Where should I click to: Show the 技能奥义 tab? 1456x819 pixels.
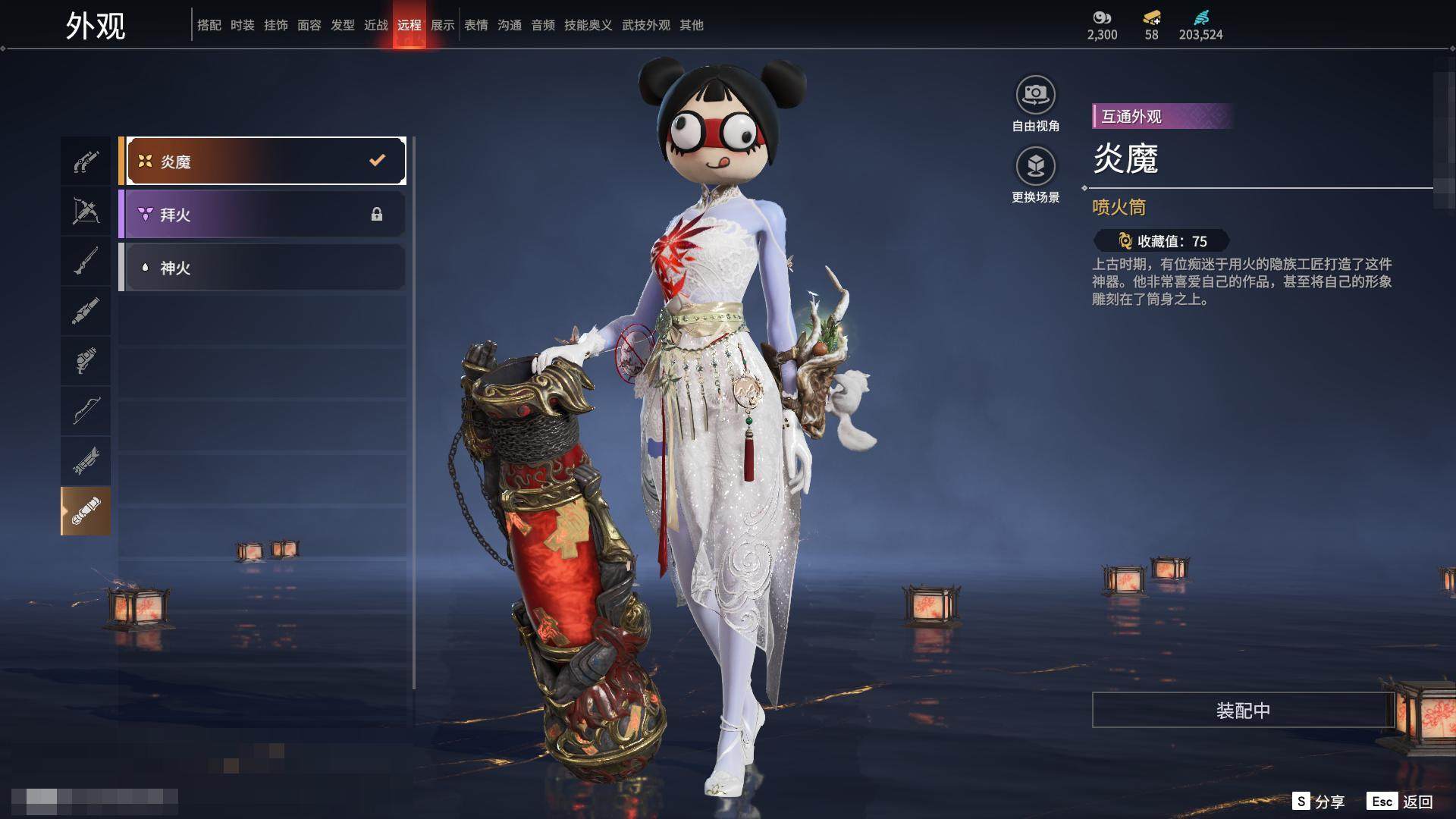tap(588, 25)
